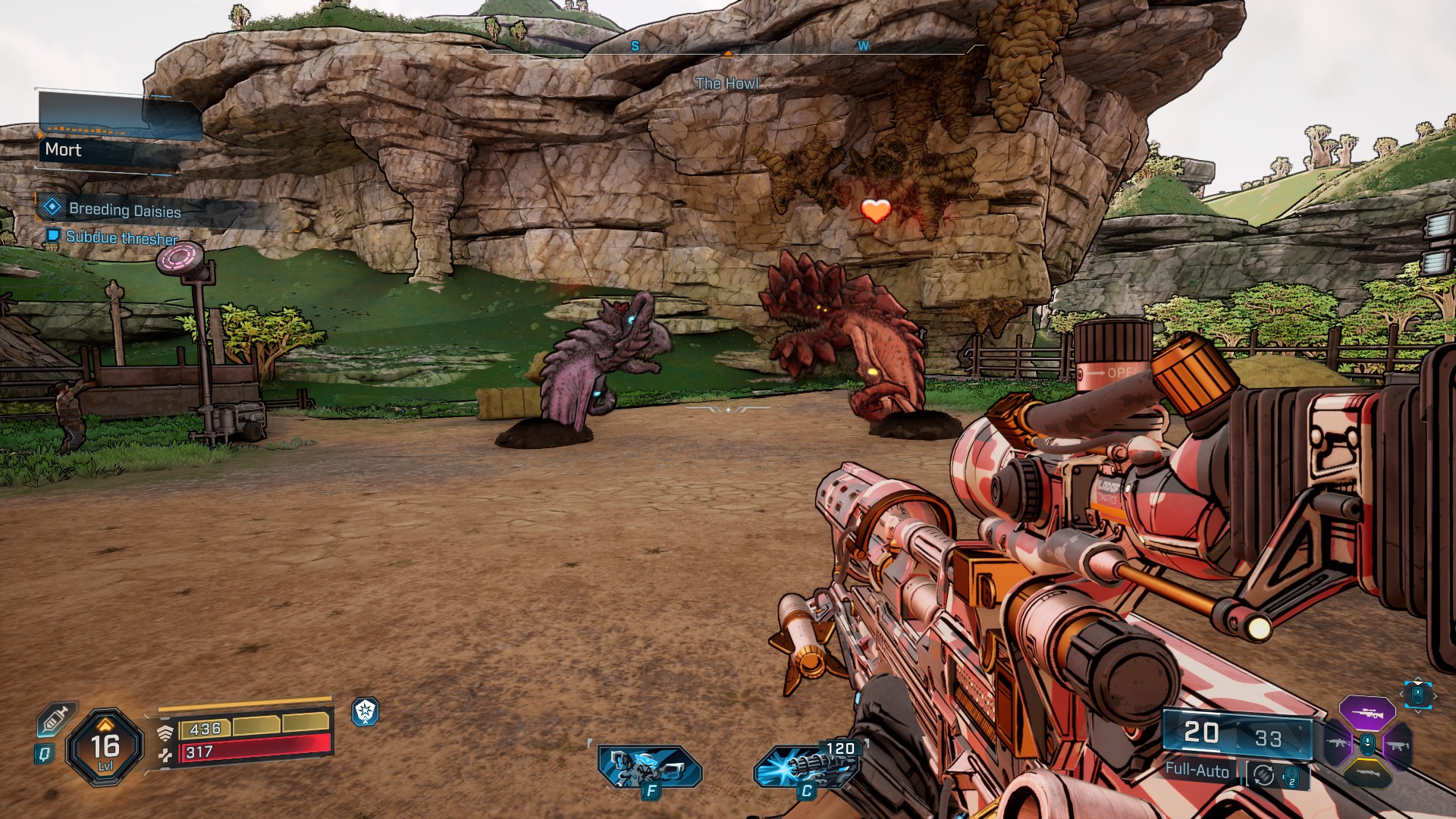Image resolution: width=1456 pixels, height=819 pixels.
Task: Click the level 16 badge
Action: (105, 748)
